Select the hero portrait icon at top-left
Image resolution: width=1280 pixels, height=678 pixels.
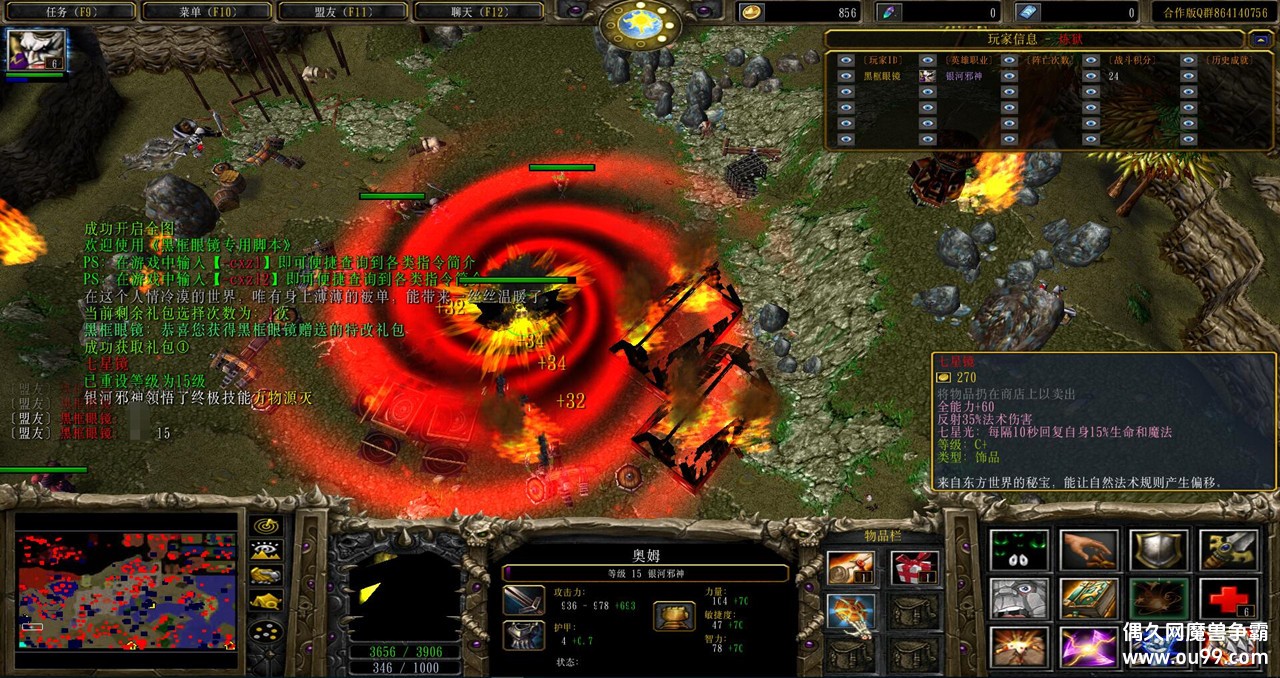tap(37, 49)
